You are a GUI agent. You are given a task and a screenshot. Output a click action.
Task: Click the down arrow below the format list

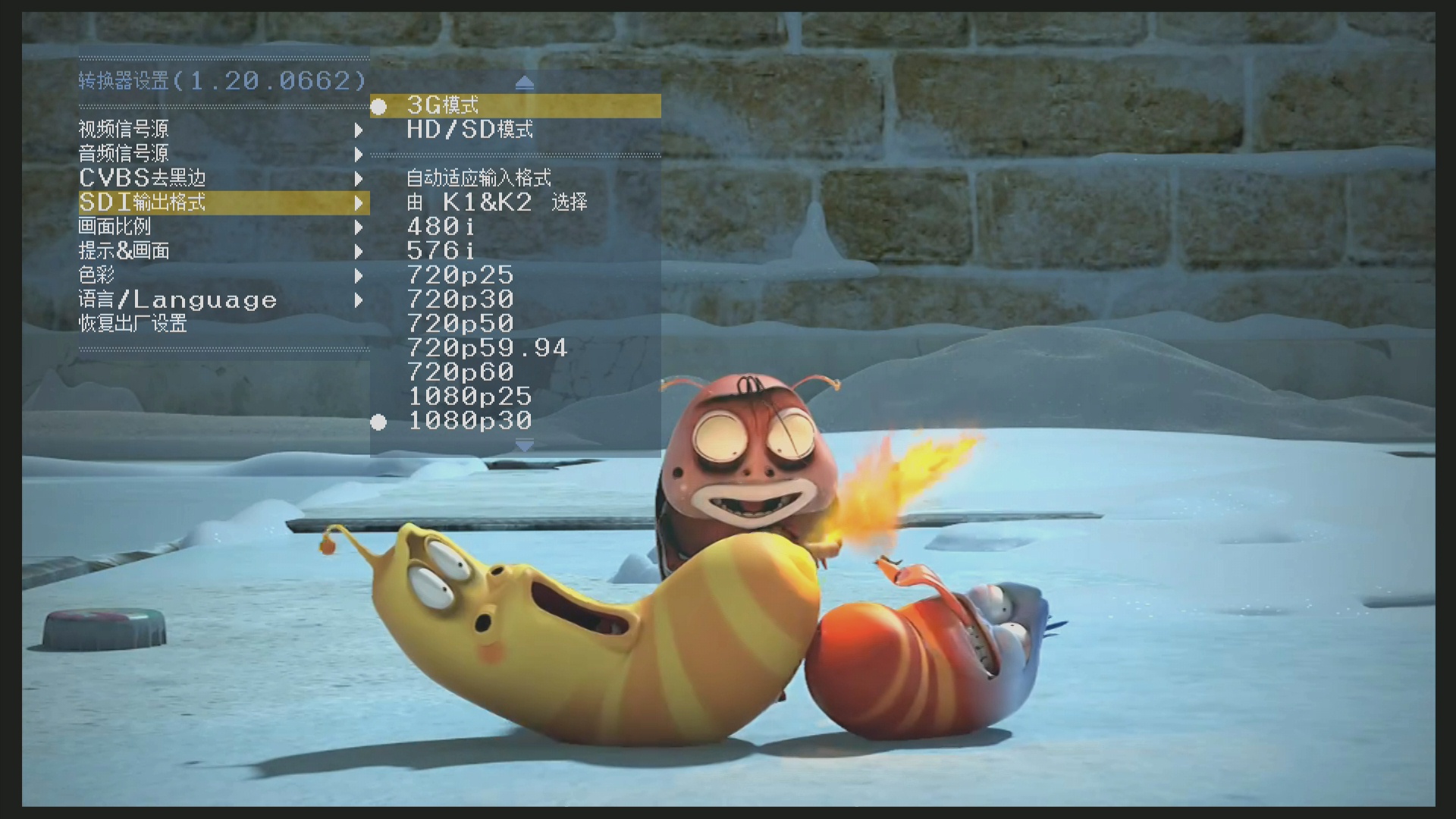(524, 445)
